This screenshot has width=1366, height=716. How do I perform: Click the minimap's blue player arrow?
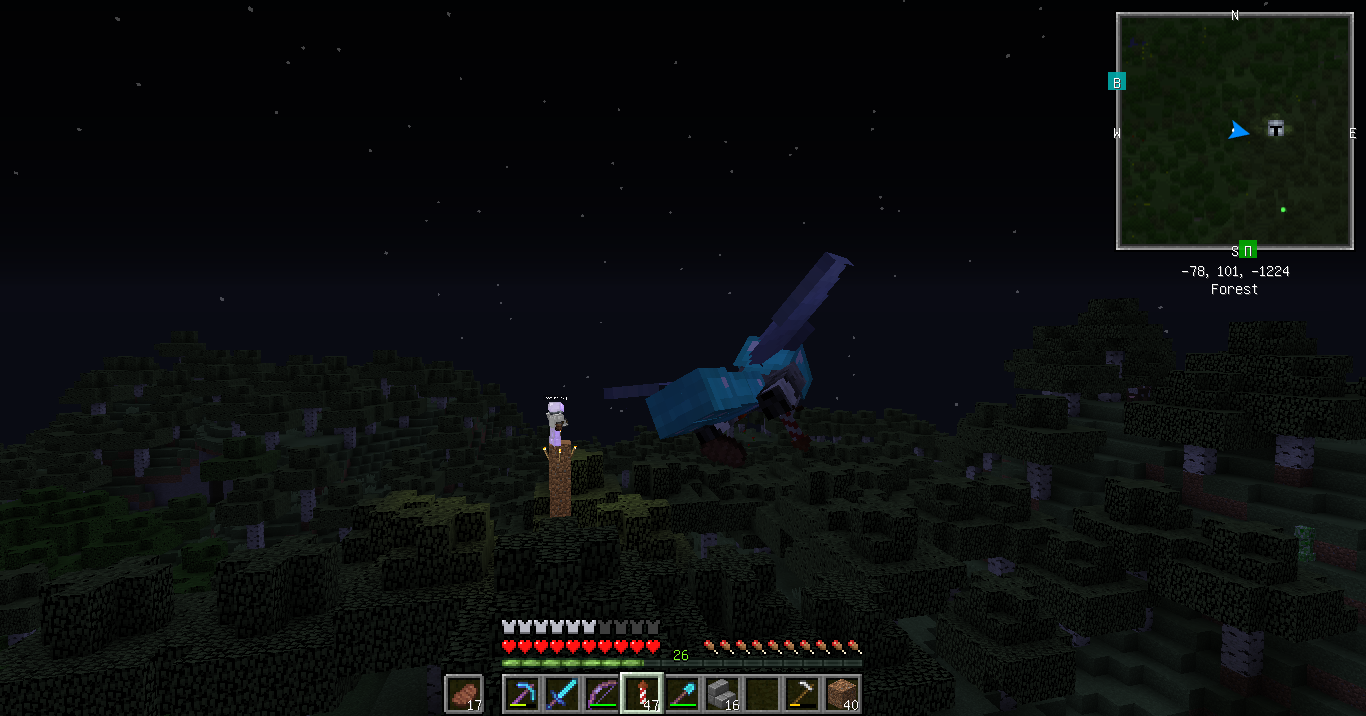[1239, 131]
